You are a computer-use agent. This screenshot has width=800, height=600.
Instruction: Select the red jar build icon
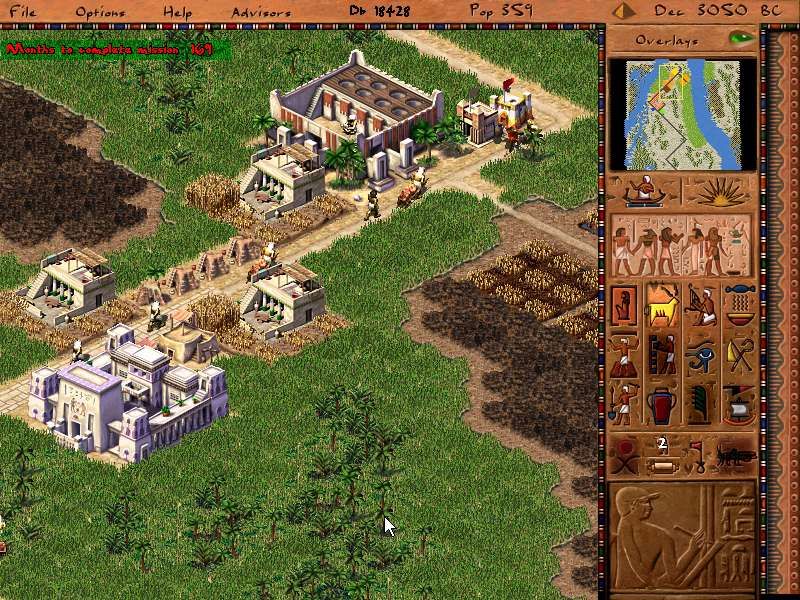[x=662, y=402]
